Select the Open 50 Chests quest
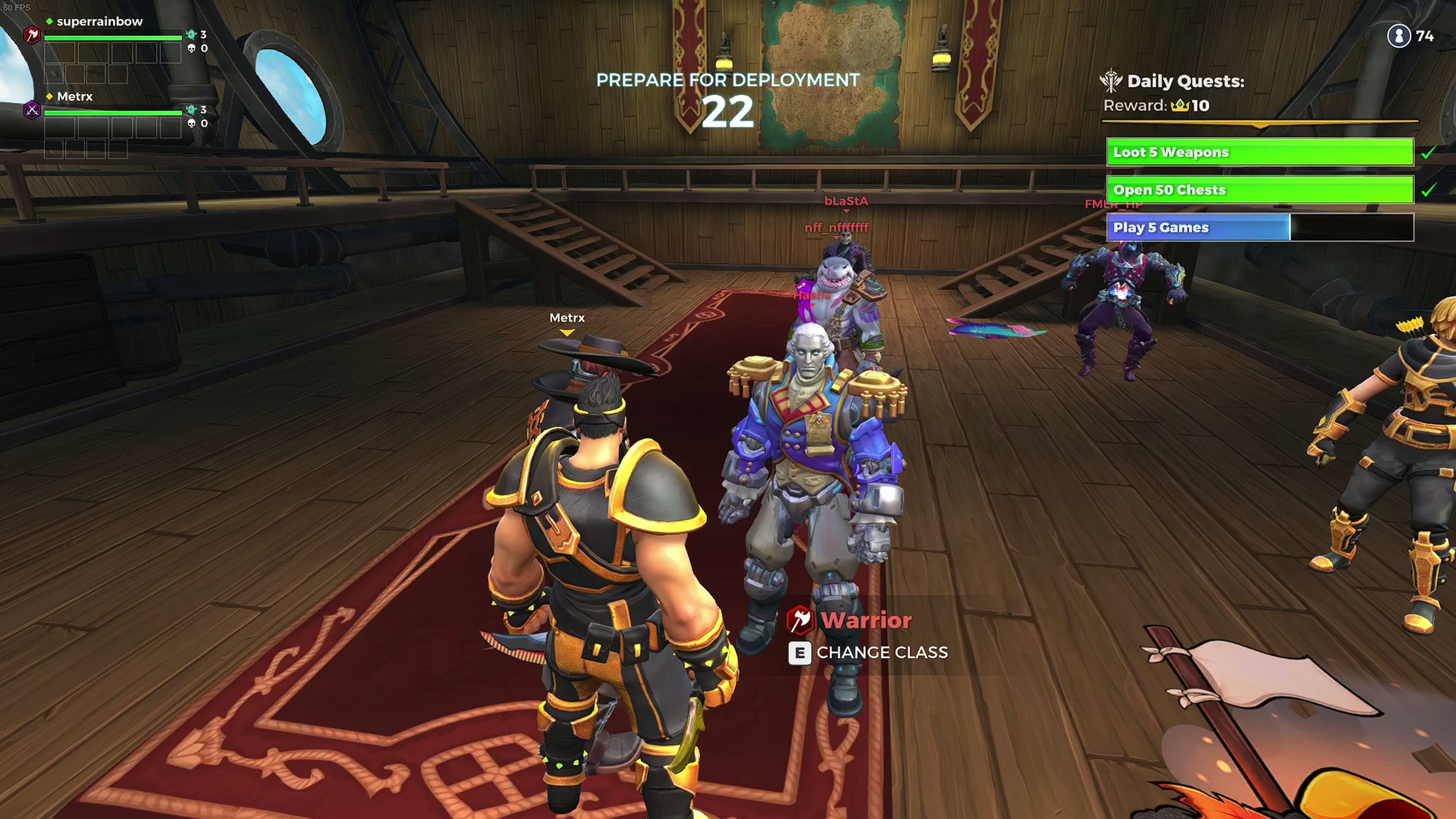This screenshot has width=1456, height=819. pyautogui.click(x=1259, y=190)
